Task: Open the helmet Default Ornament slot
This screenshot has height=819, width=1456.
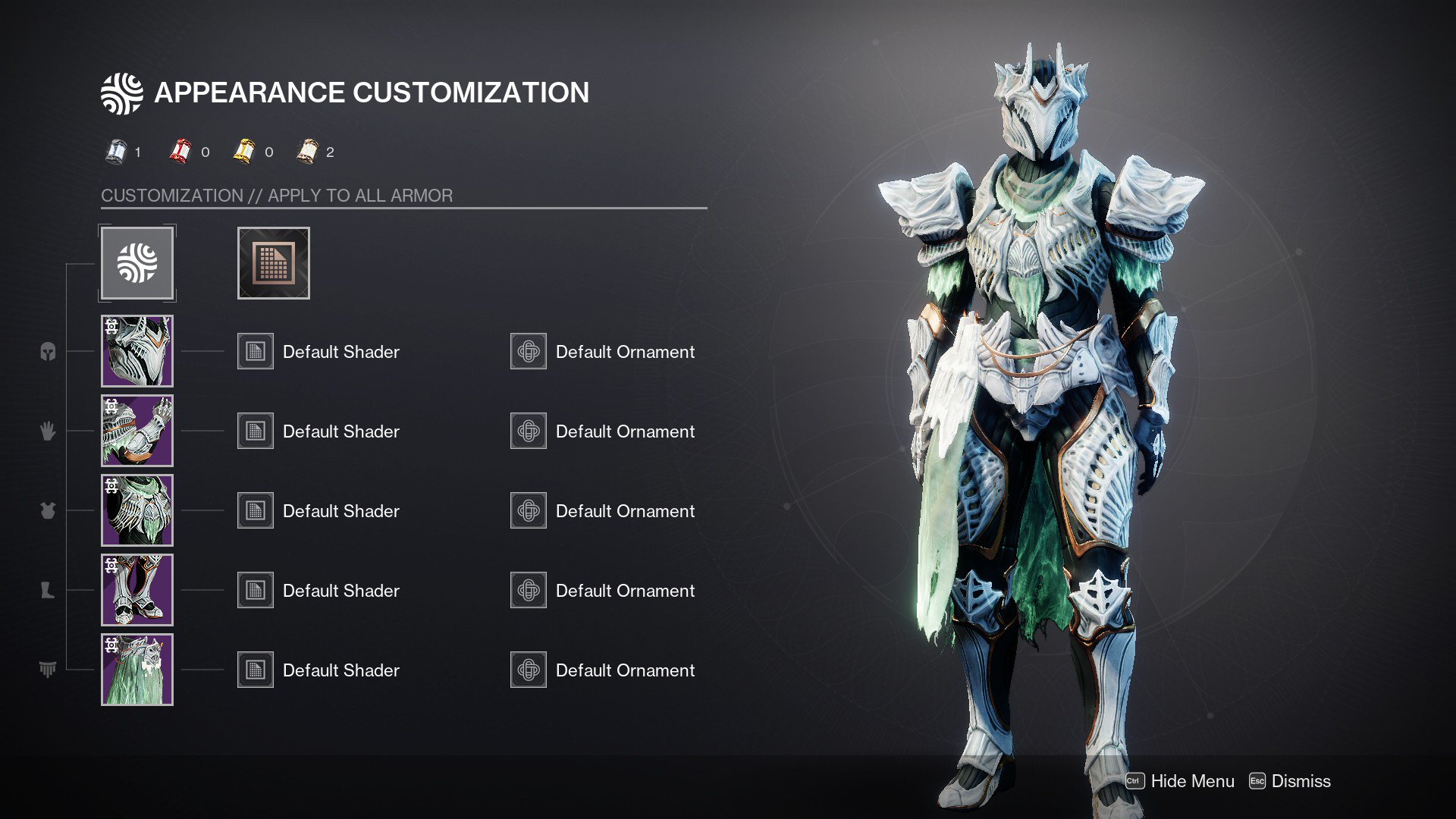Action: 528,350
